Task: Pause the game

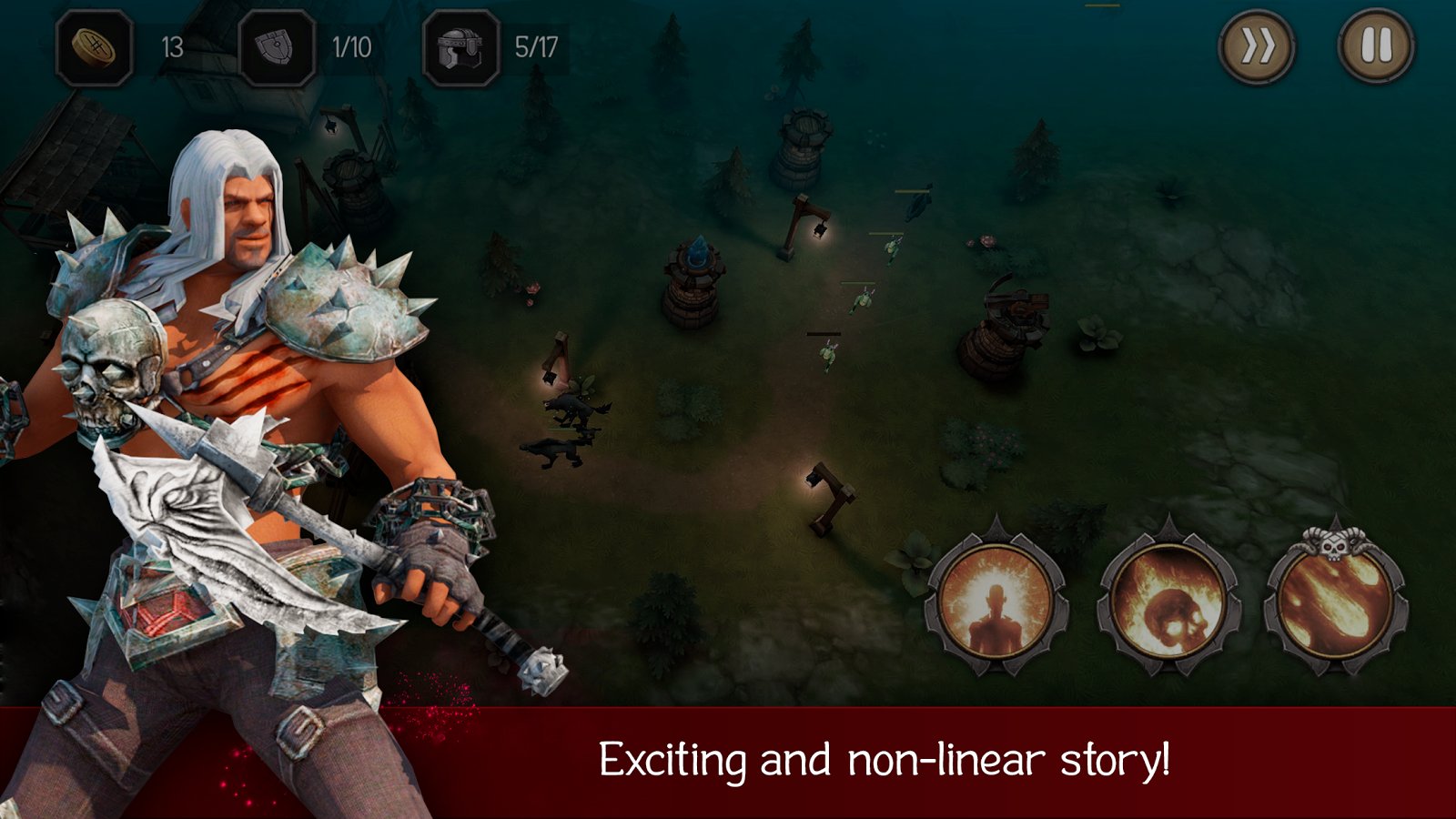Action: 1376,46
